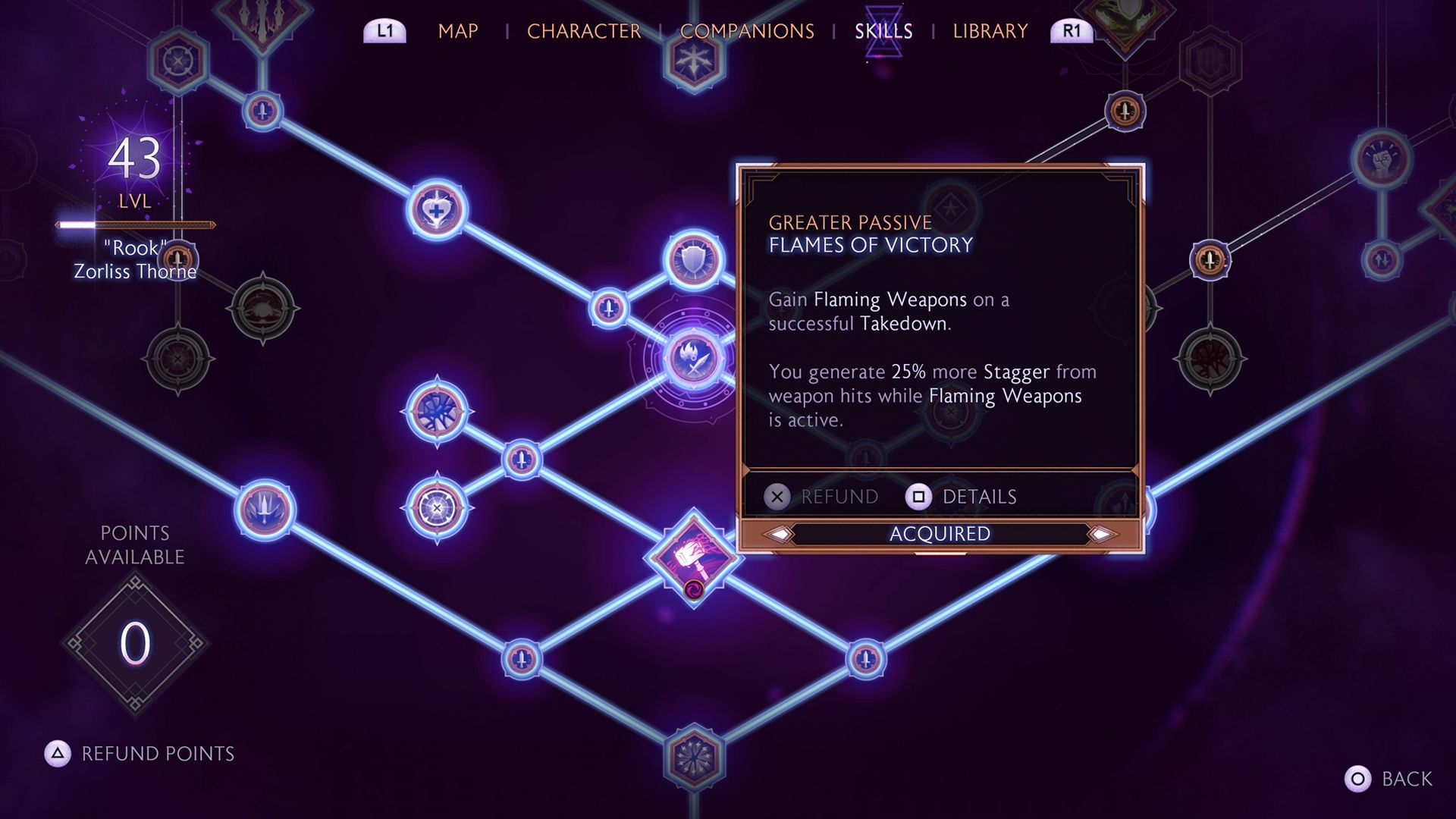Screen dimensions: 1456x819
Task: Click the snowflake hexagon node at top
Action: coord(693,62)
